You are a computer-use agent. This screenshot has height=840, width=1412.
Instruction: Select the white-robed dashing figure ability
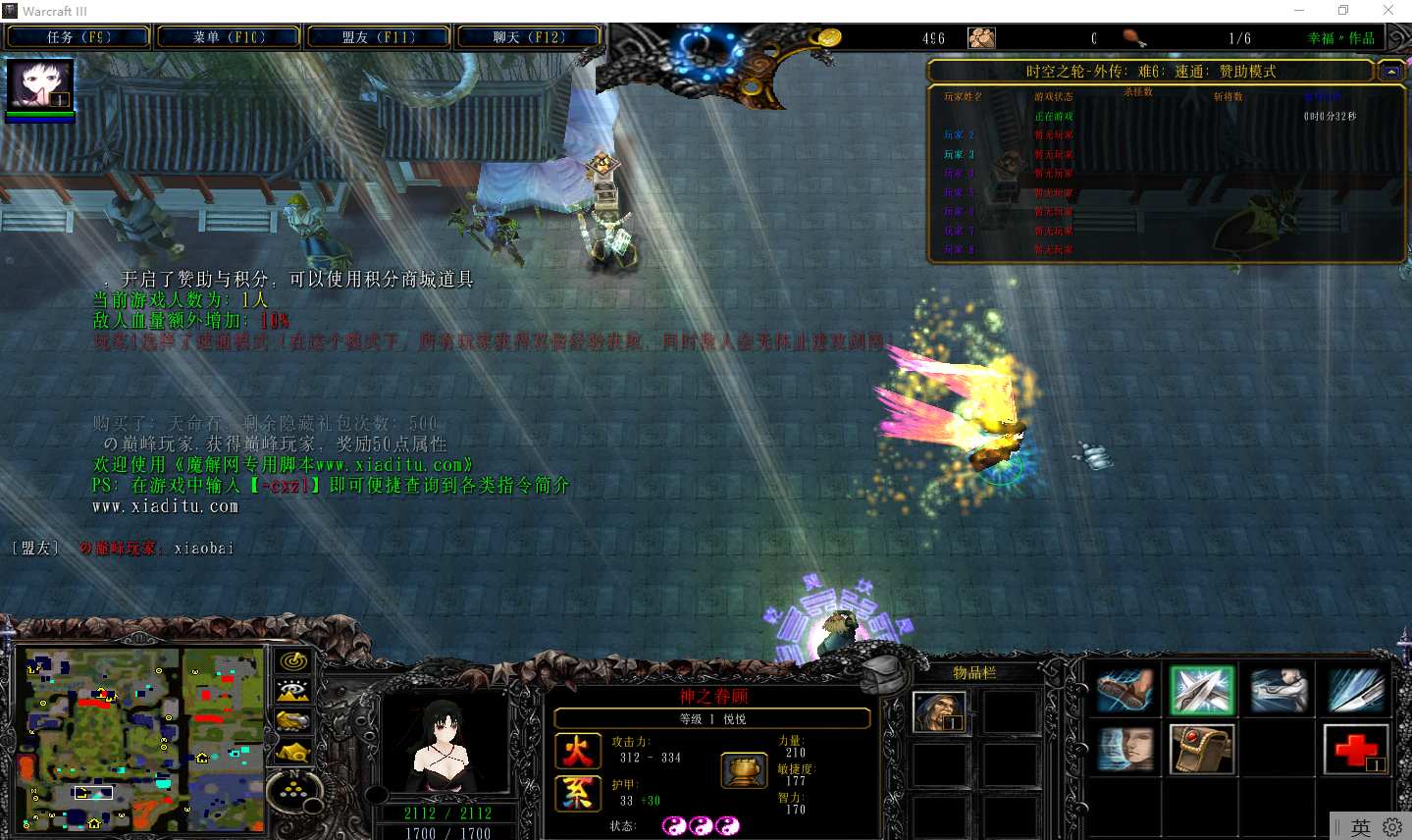1279,691
